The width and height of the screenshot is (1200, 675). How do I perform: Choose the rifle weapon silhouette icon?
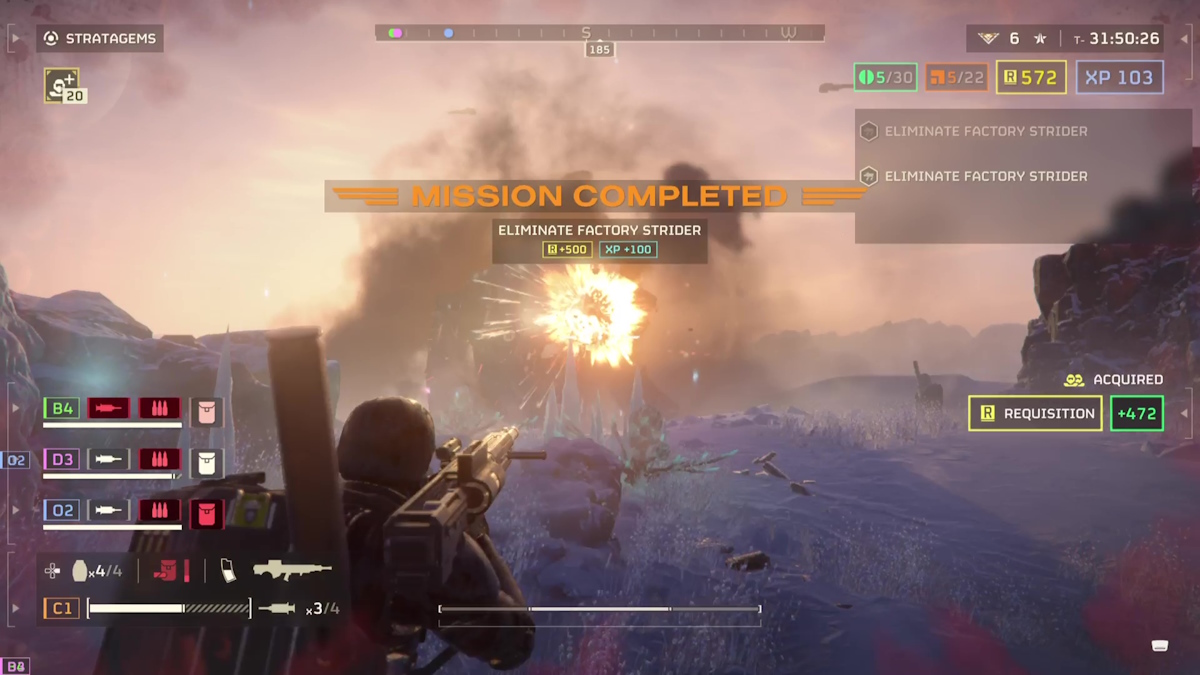coord(292,570)
